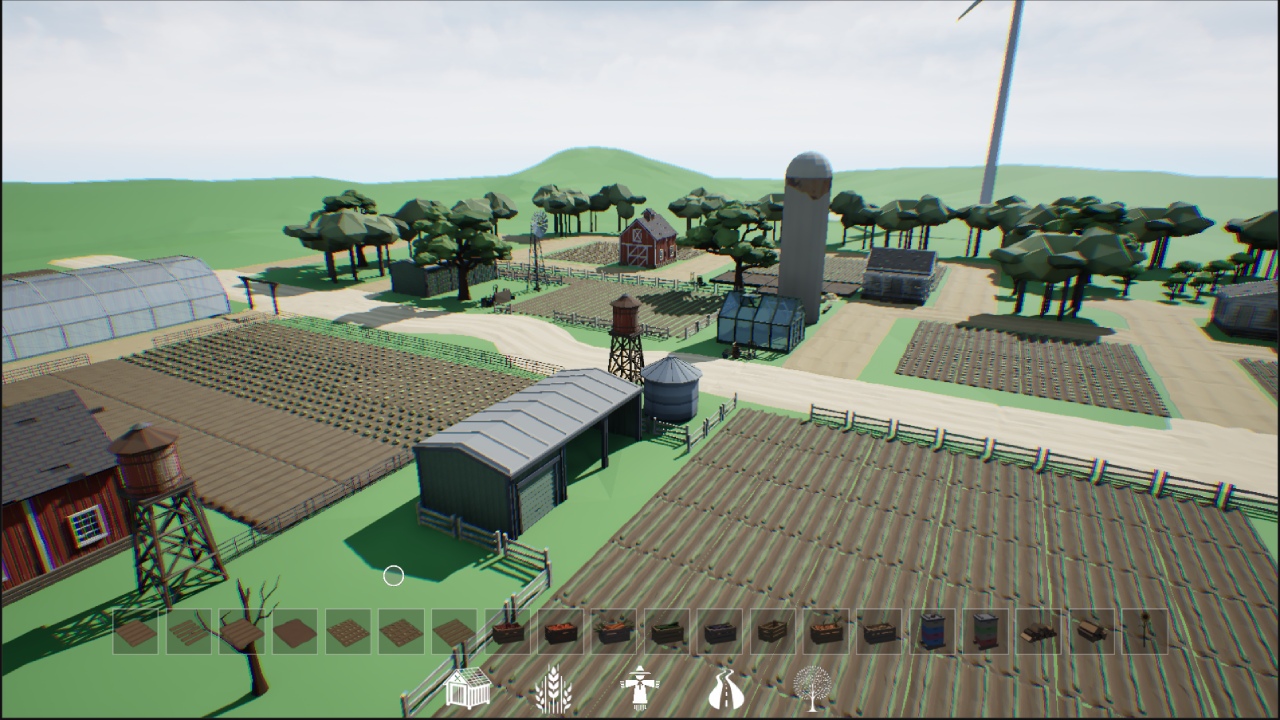This screenshot has height=720, width=1280.
Task: Pick the stacked wooden pallets item
Action: click(x=1038, y=632)
